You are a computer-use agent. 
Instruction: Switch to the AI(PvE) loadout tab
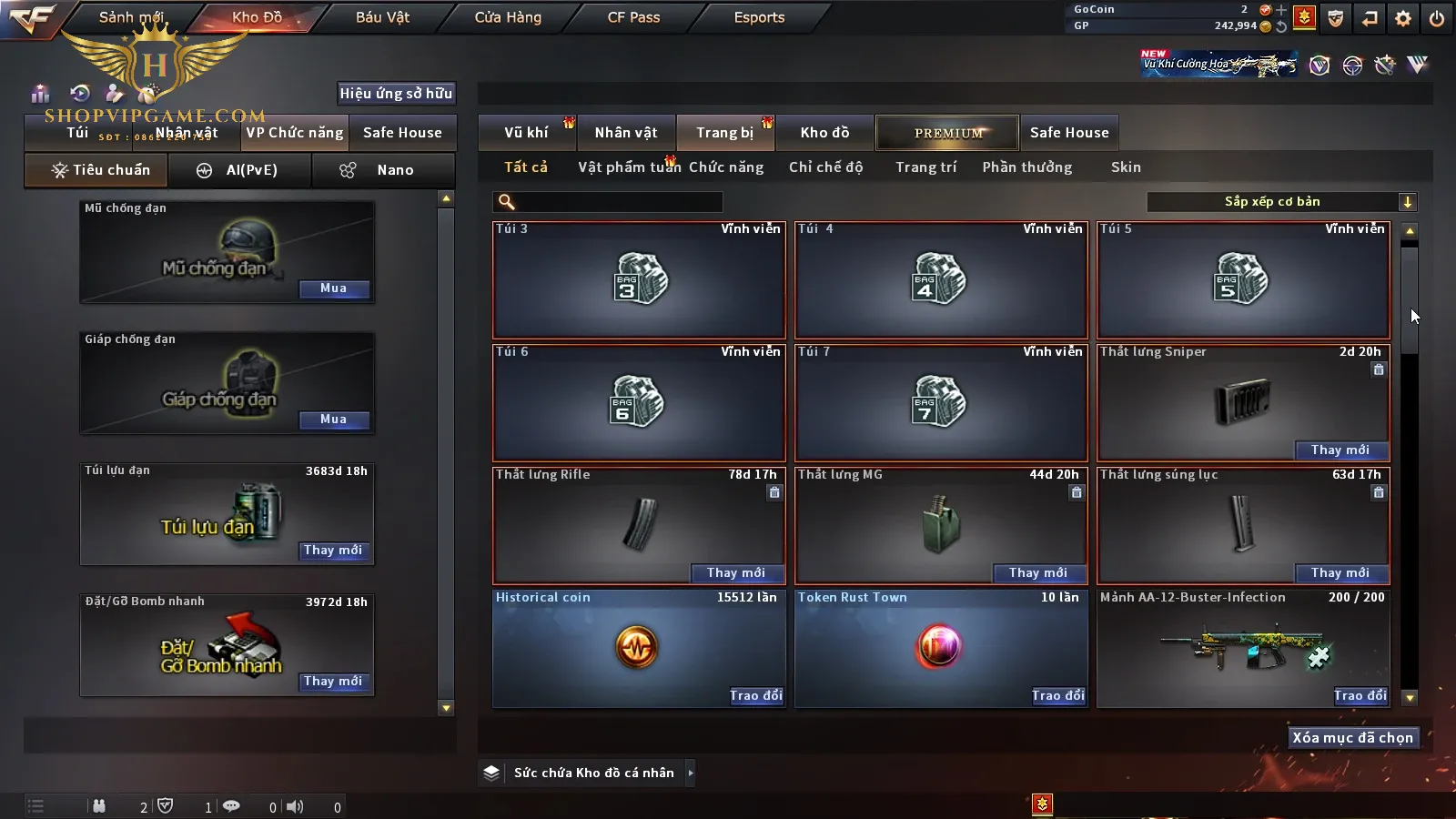pos(240,170)
